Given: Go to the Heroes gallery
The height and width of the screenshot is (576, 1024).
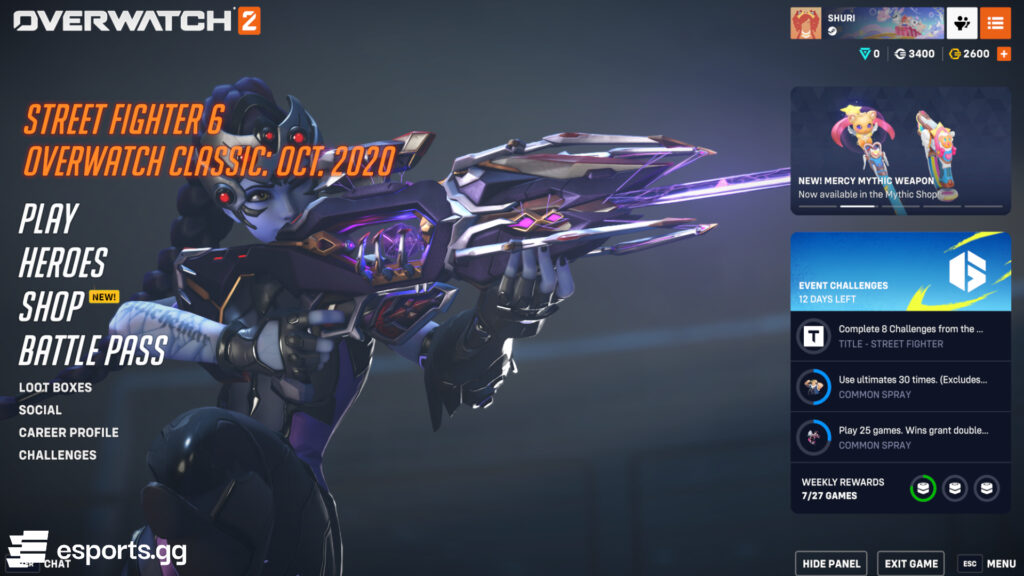Looking at the screenshot, I should pyautogui.click(x=62, y=263).
